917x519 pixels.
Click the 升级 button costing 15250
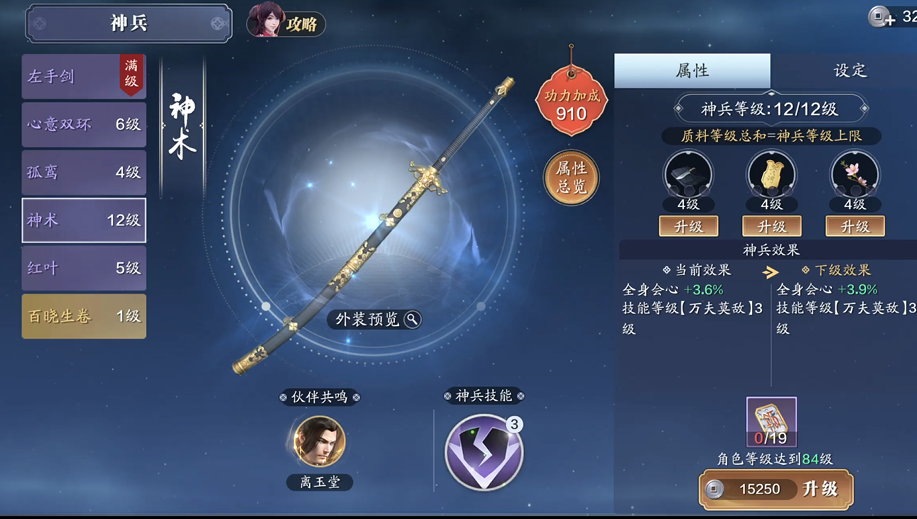(x=776, y=489)
